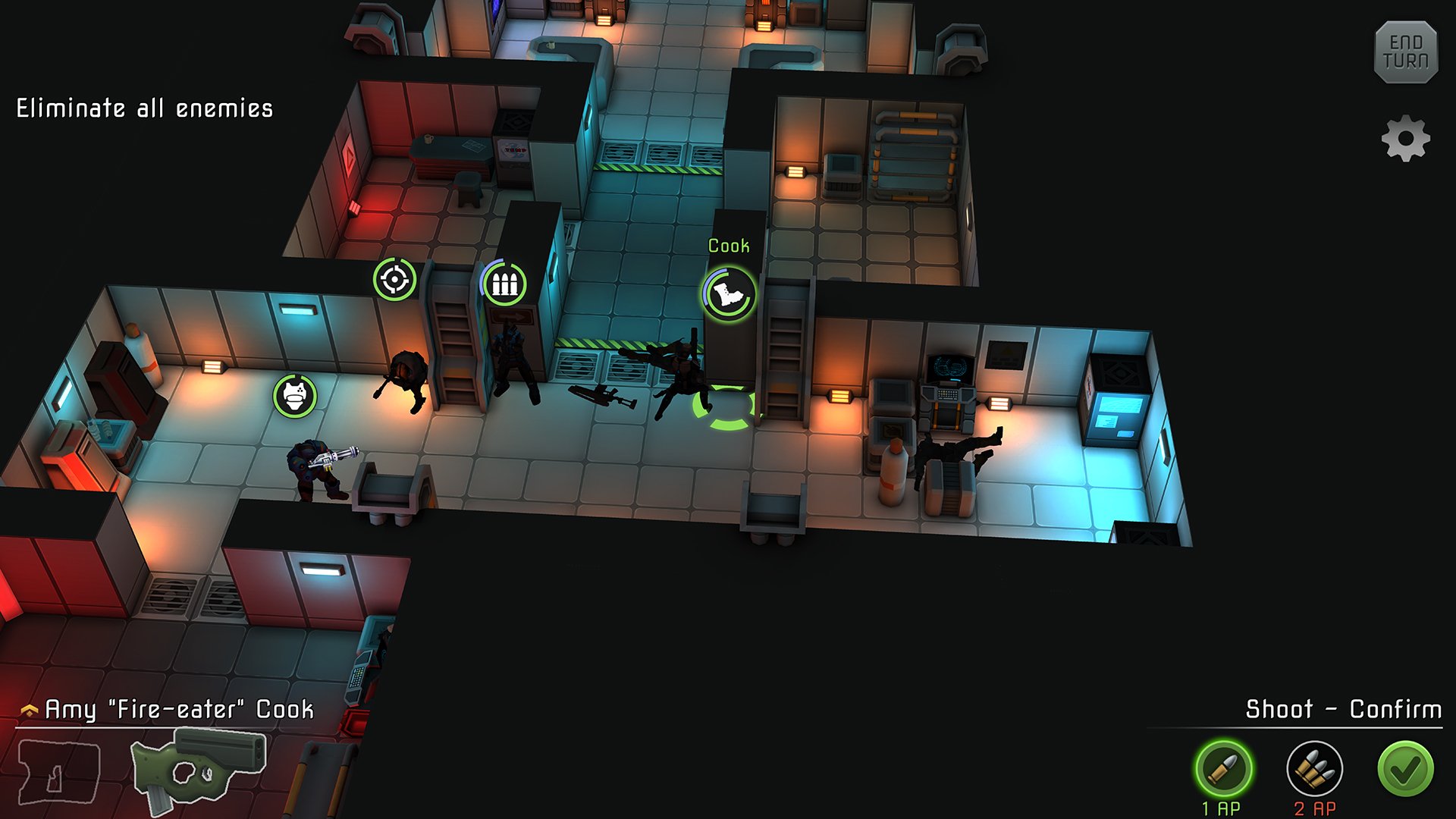1456x819 pixels.
Task: Select the boot movement icon above Cook
Action: tap(726, 292)
